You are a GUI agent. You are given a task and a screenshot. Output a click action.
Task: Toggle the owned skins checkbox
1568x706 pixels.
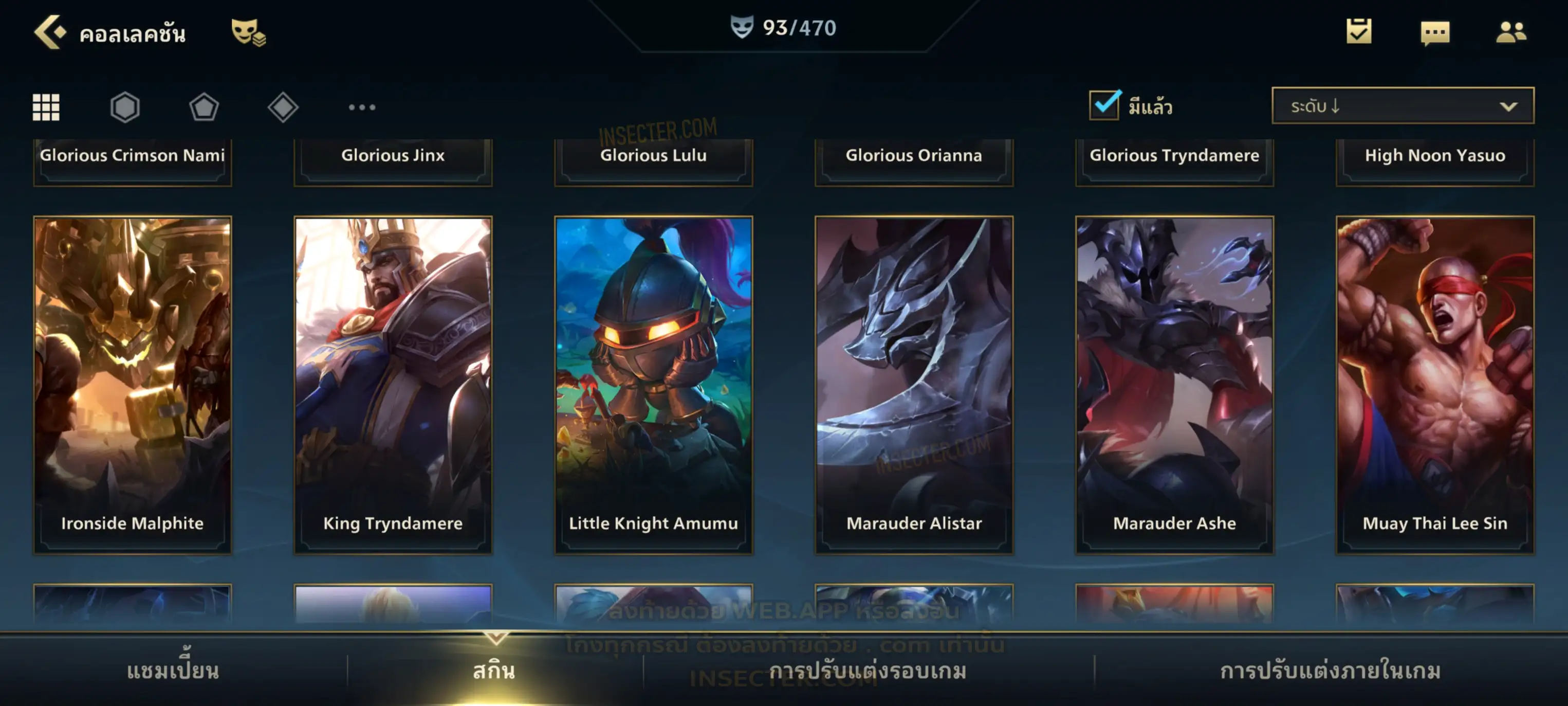point(1104,105)
